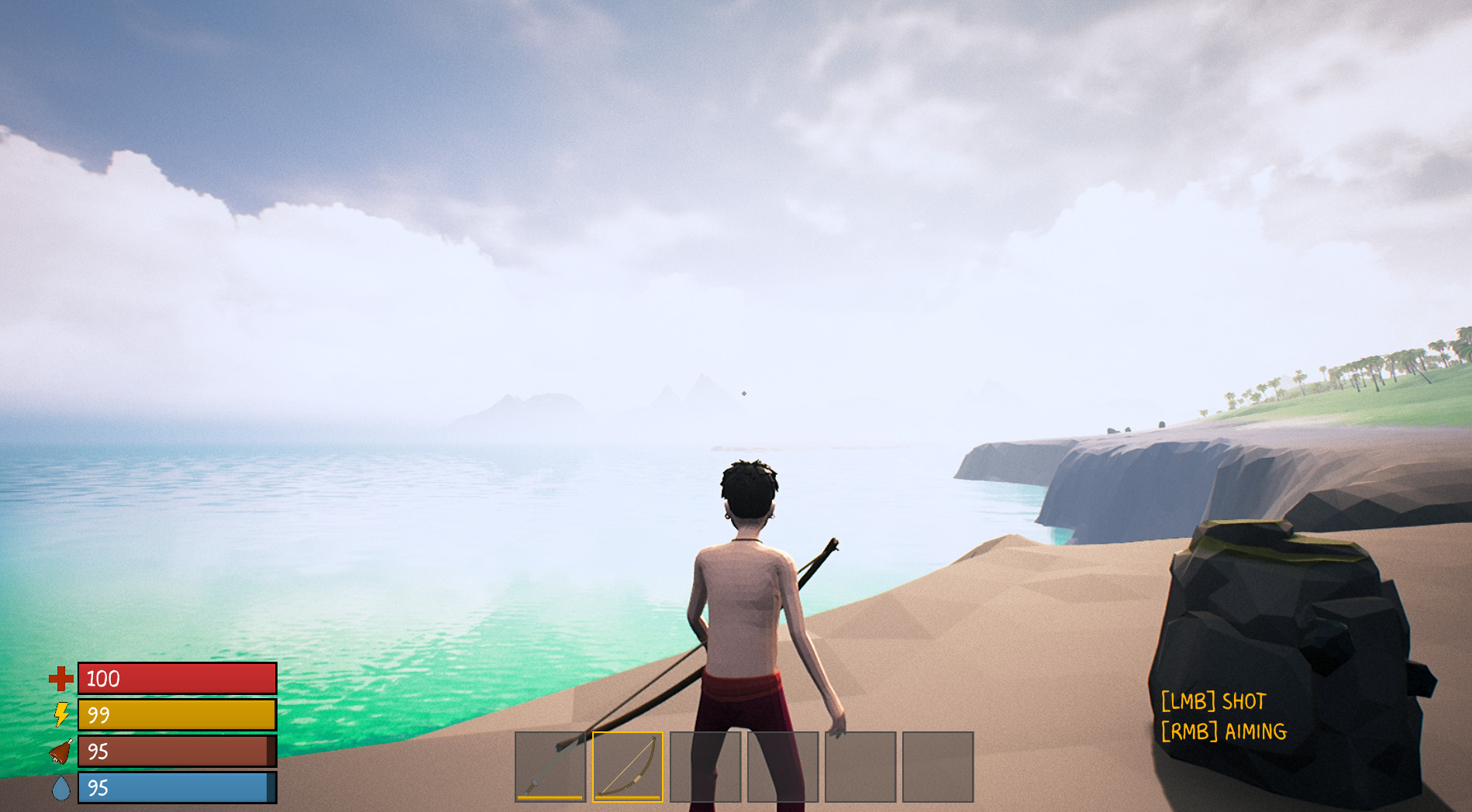
Task: Click the [RMB] AIMING hint text
Action: click(x=1223, y=731)
